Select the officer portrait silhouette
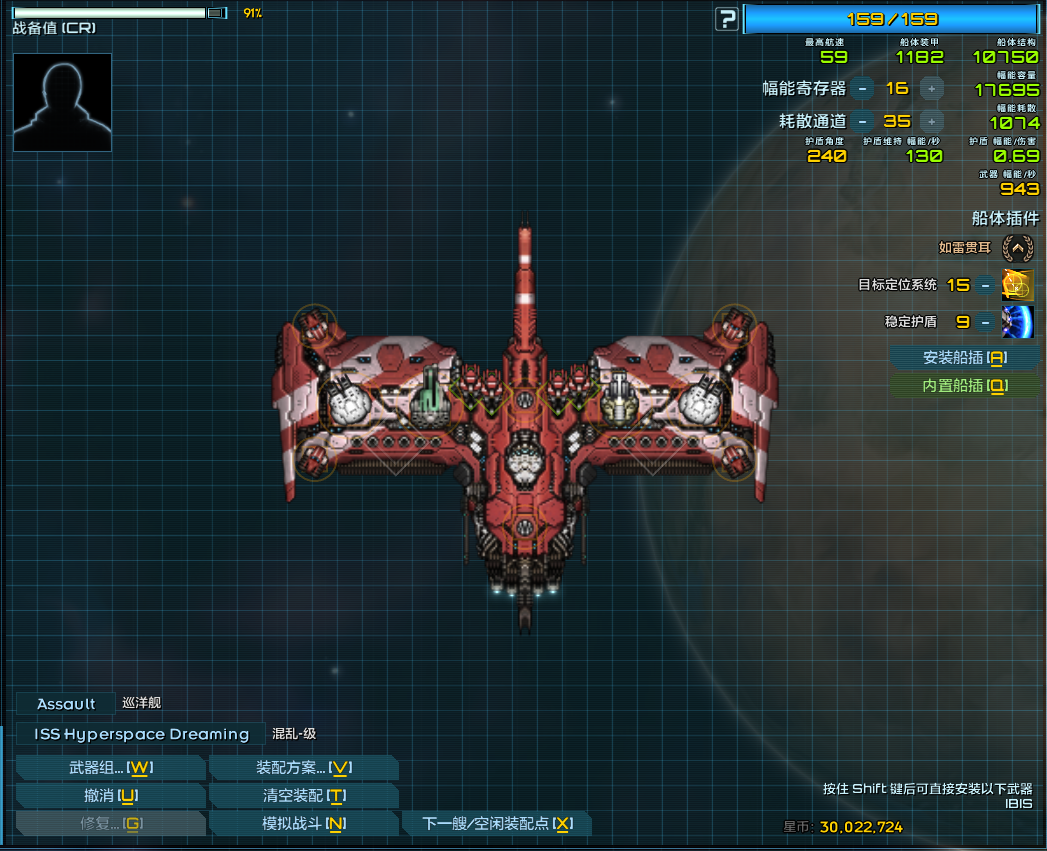This screenshot has width=1047, height=851. tap(62, 102)
